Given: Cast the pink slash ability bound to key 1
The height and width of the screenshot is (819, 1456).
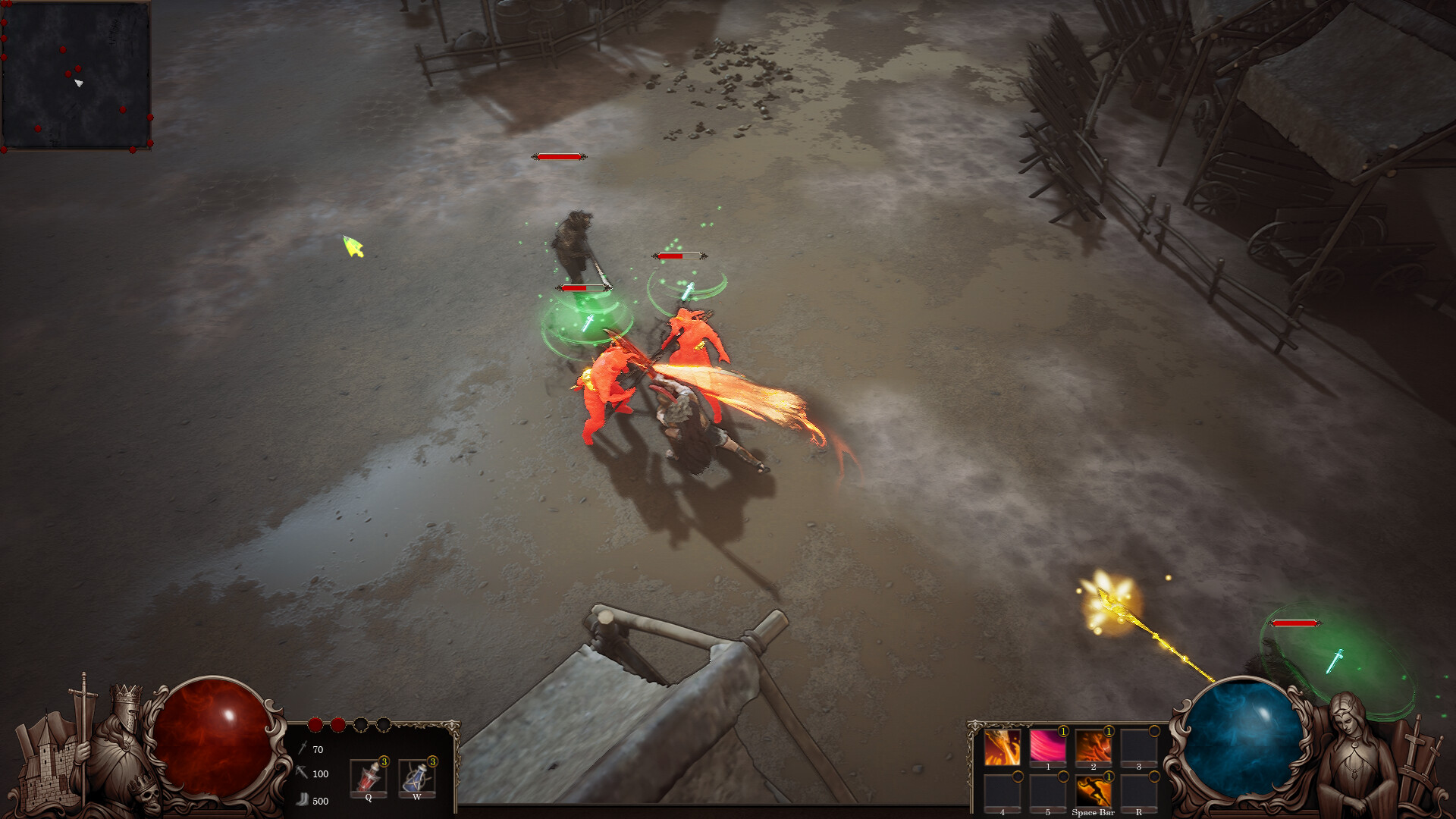Looking at the screenshot, I should [x=1048, y=746].
